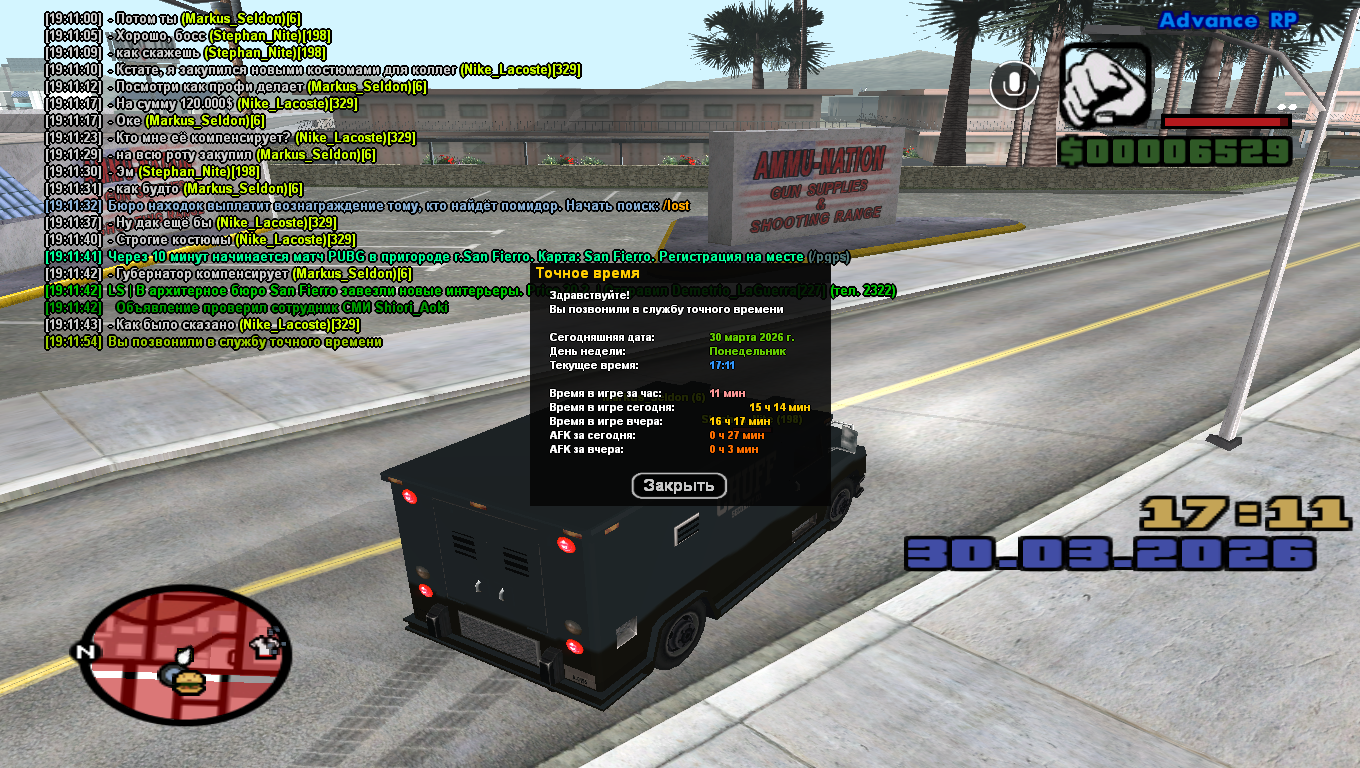
Task: Toggle the microphone voice chat icon
Action: [1014, 85]
